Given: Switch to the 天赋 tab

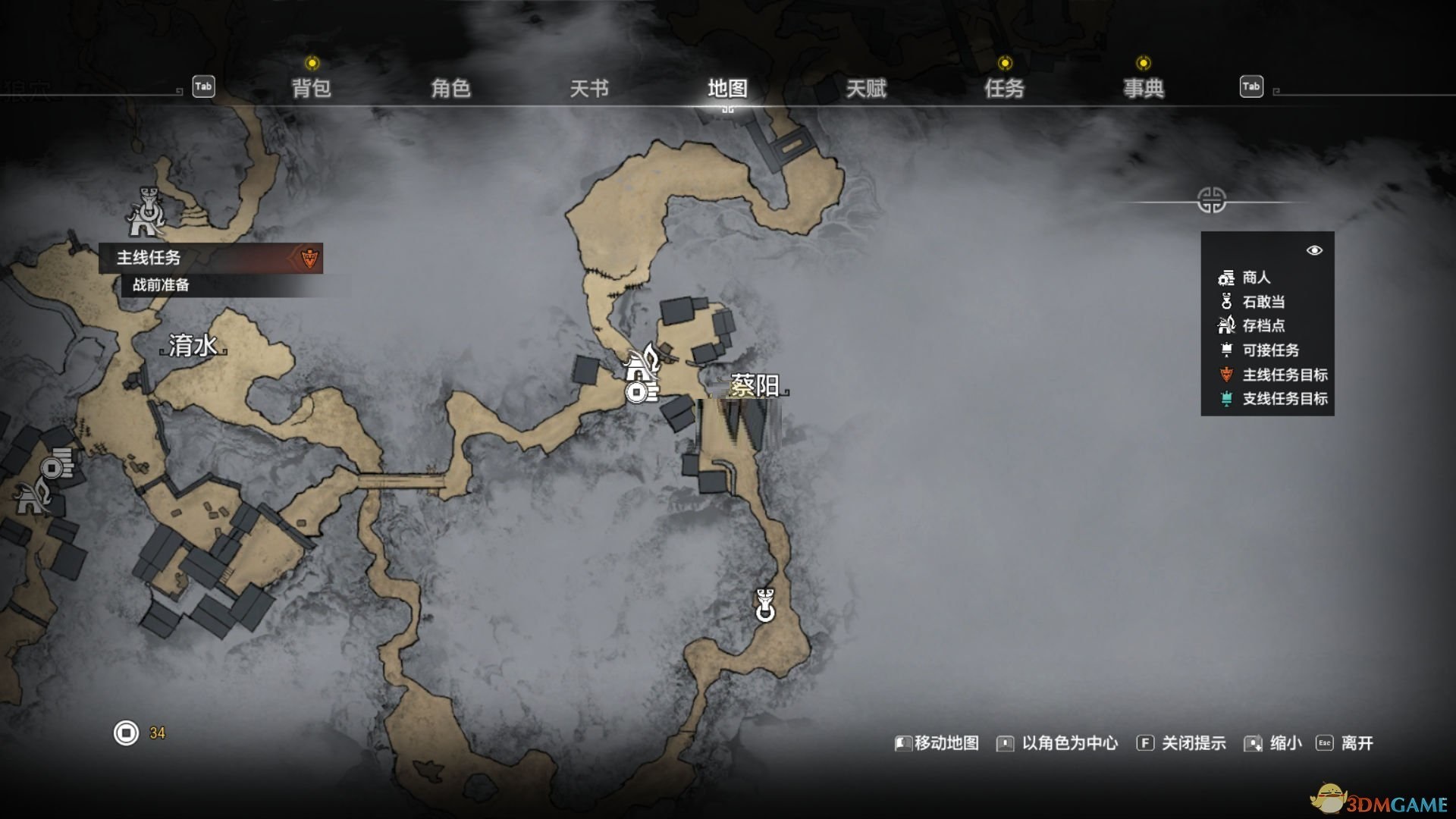Looking at the screenshot, I should 866,89.
